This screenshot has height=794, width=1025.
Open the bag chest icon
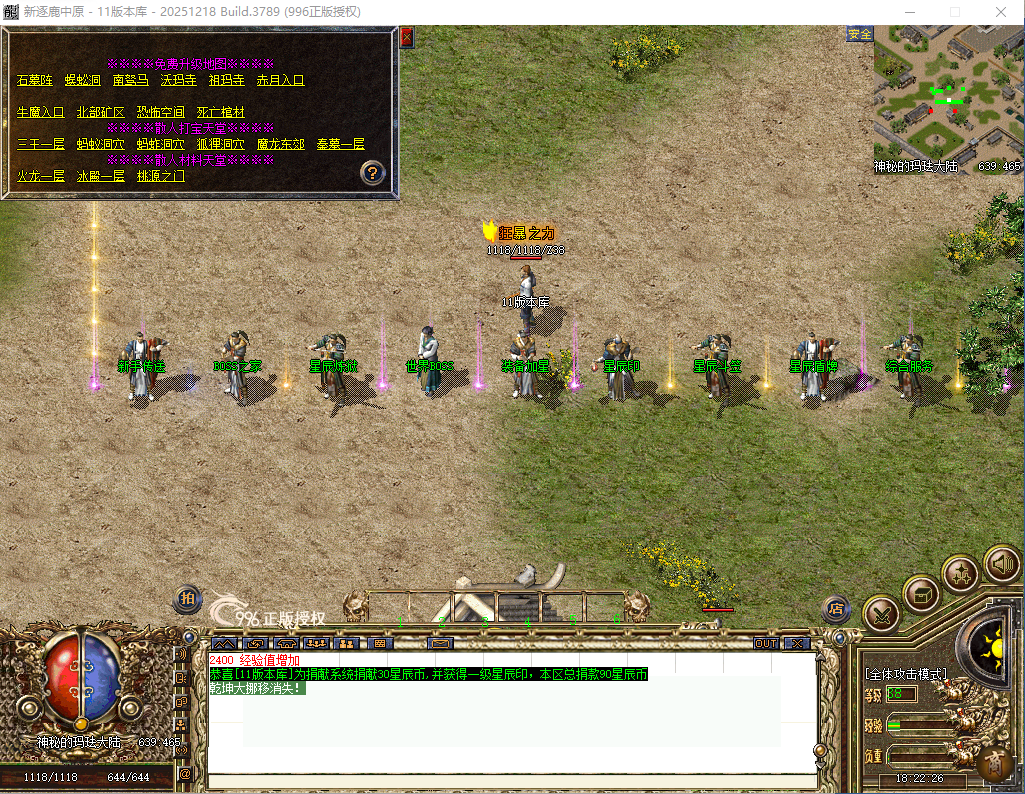[921, 594]
